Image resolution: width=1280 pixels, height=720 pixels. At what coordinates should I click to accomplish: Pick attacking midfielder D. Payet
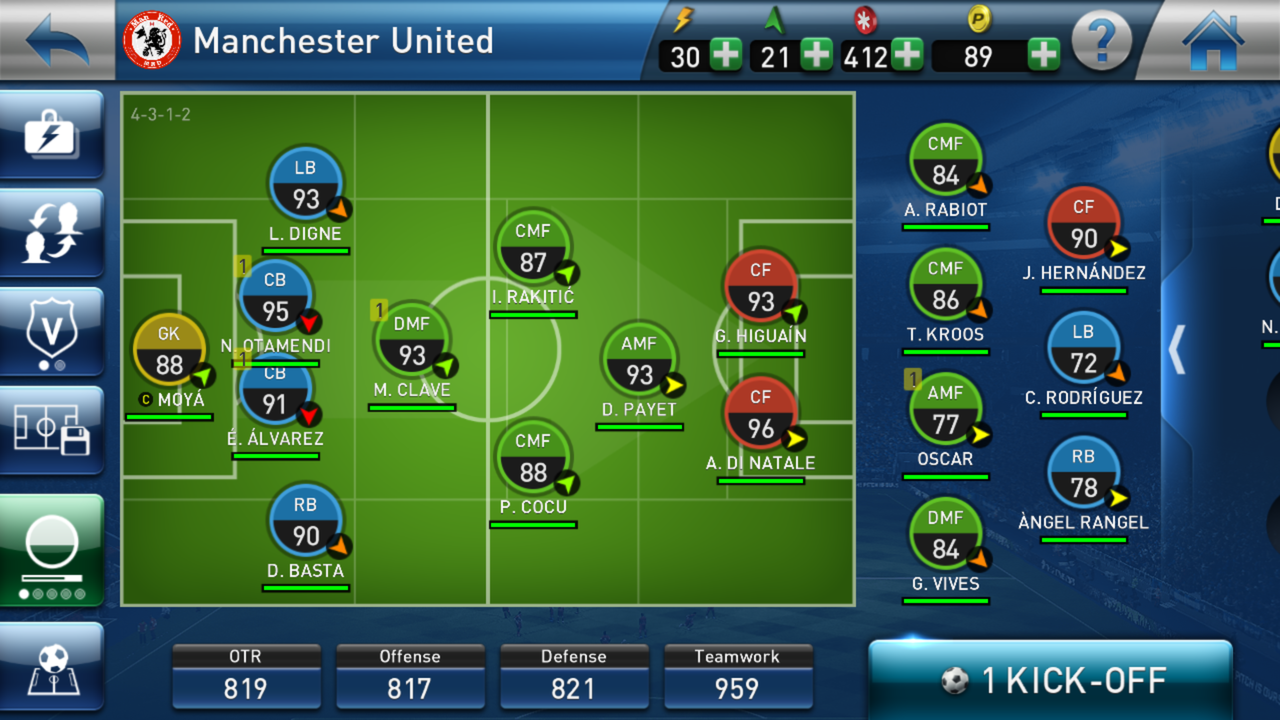[x=639, y=360]
